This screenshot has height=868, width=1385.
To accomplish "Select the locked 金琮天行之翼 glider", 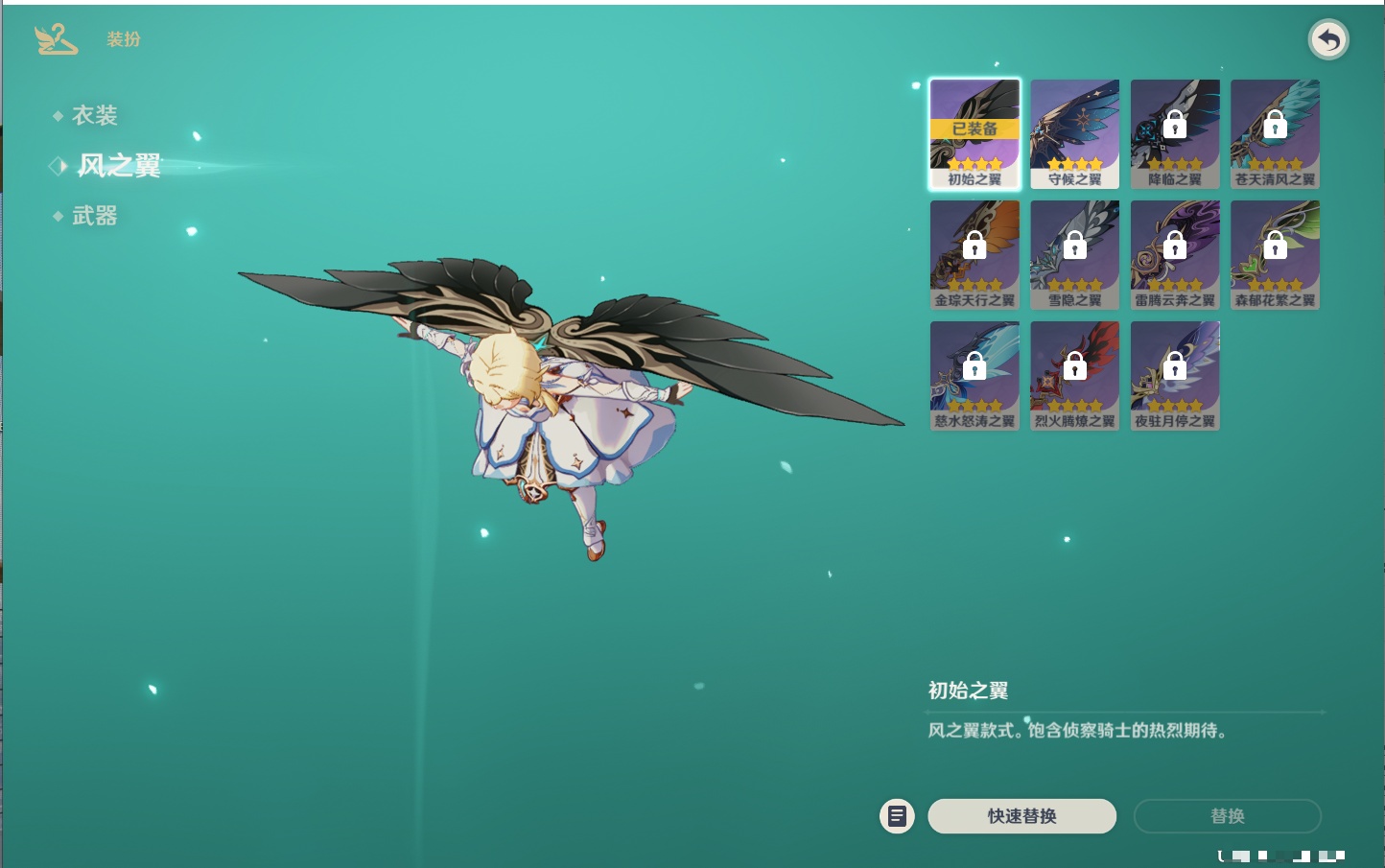I will coord(974,254).
